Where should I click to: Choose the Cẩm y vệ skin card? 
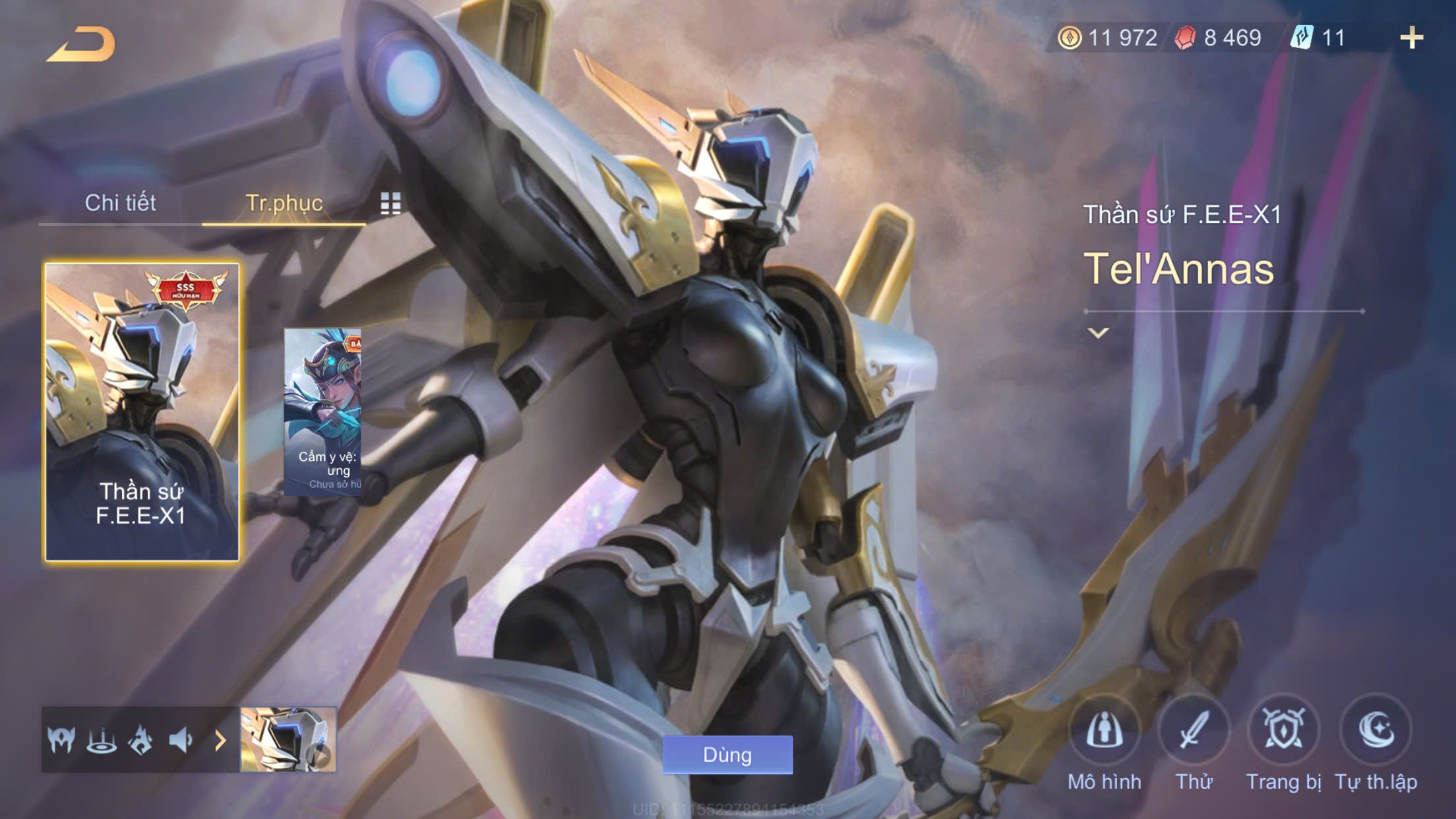(322, 412)
